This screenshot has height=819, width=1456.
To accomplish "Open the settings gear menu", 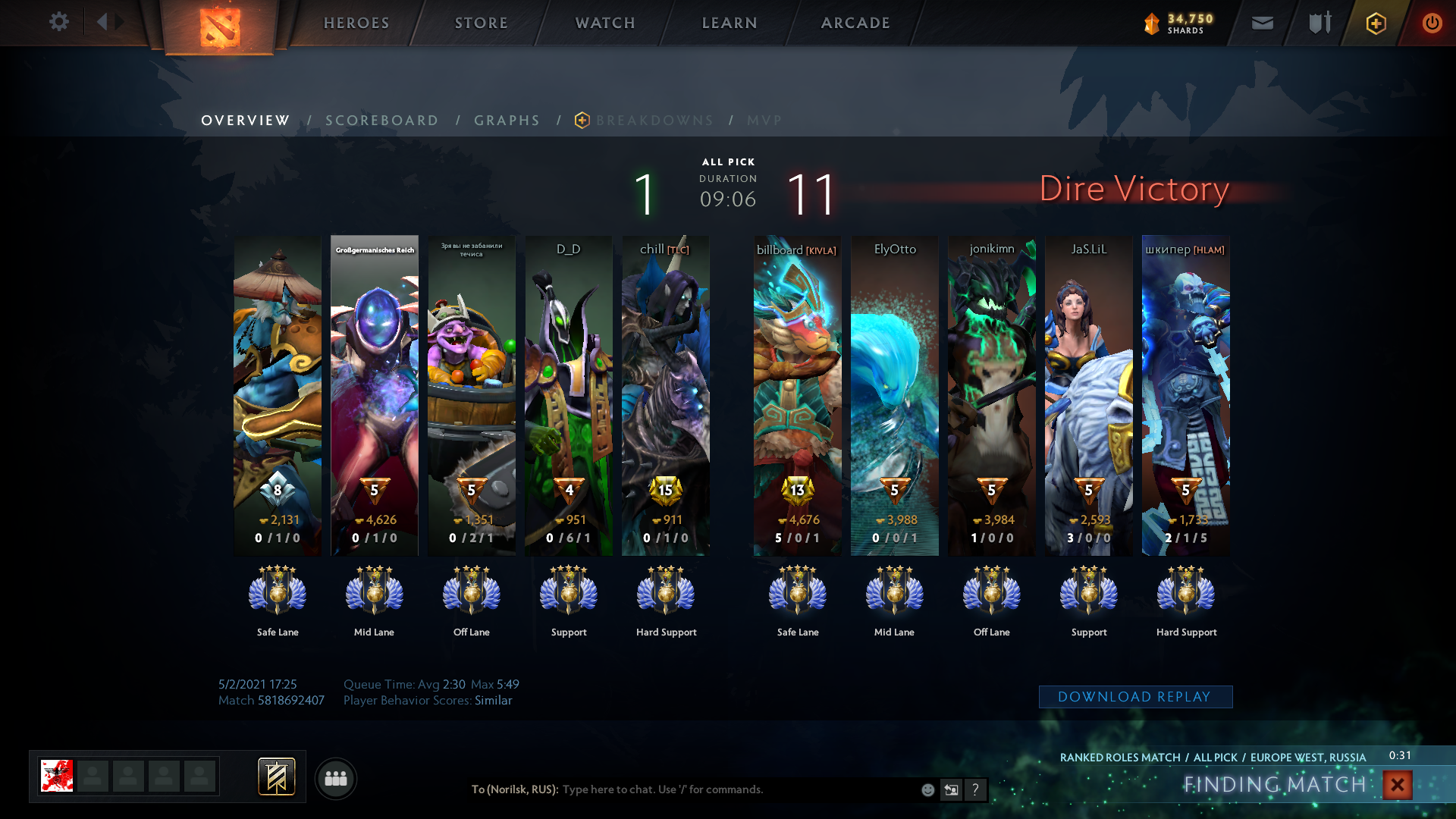I will [x=58, y=22].
